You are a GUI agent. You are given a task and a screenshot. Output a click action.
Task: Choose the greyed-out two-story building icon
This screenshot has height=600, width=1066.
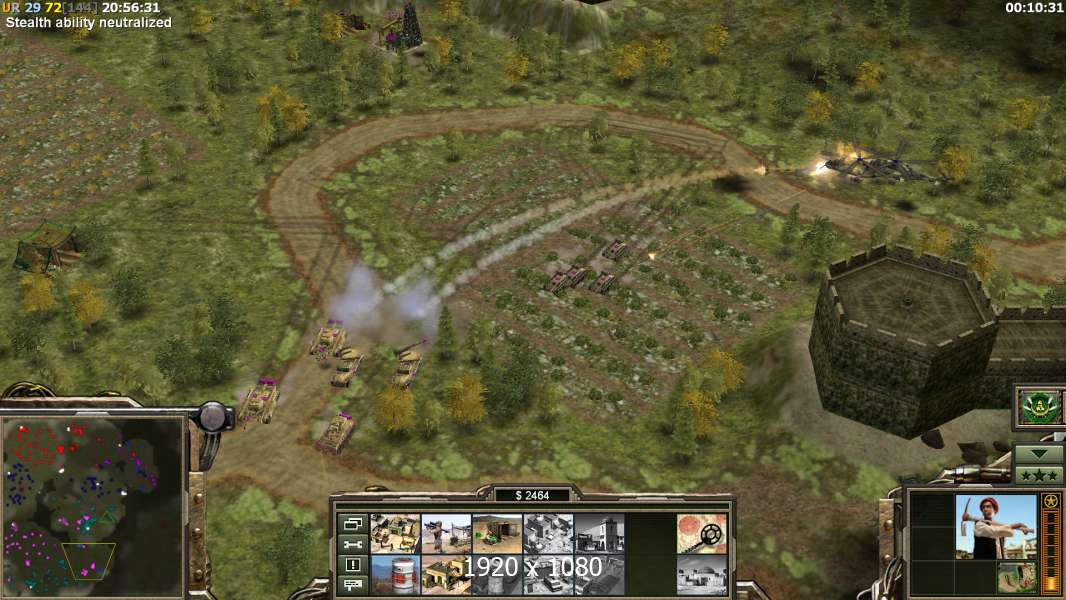[x=599, y=533]
